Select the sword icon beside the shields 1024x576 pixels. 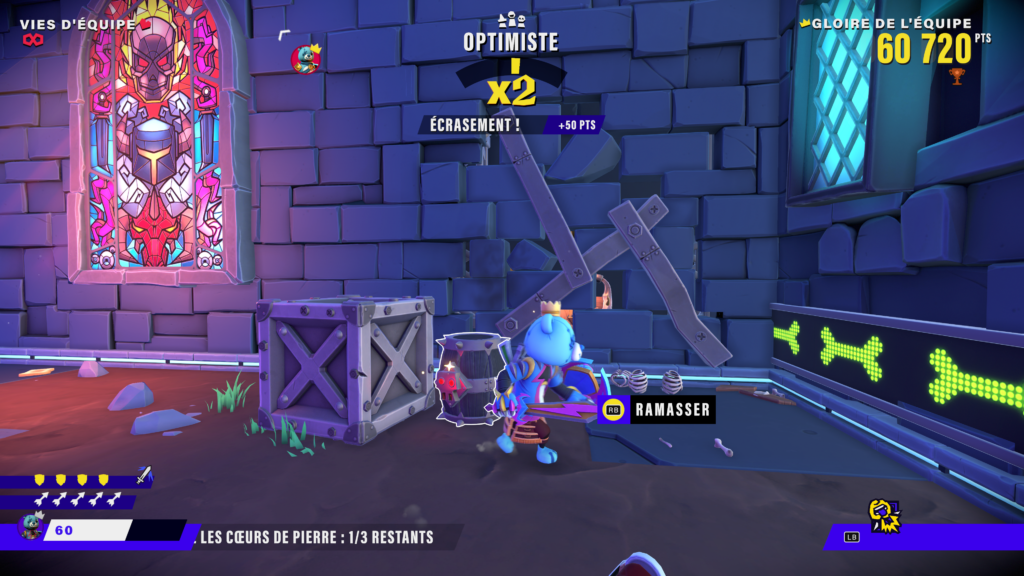tap(144, 477)
